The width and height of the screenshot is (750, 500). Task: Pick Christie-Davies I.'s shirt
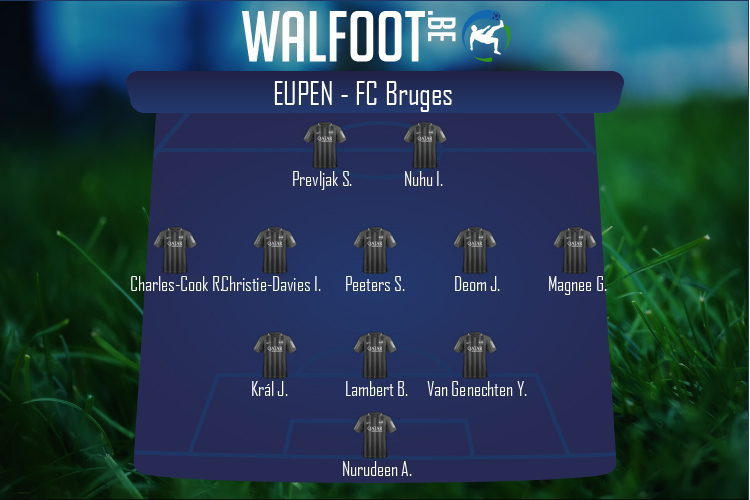coord(275,251)
